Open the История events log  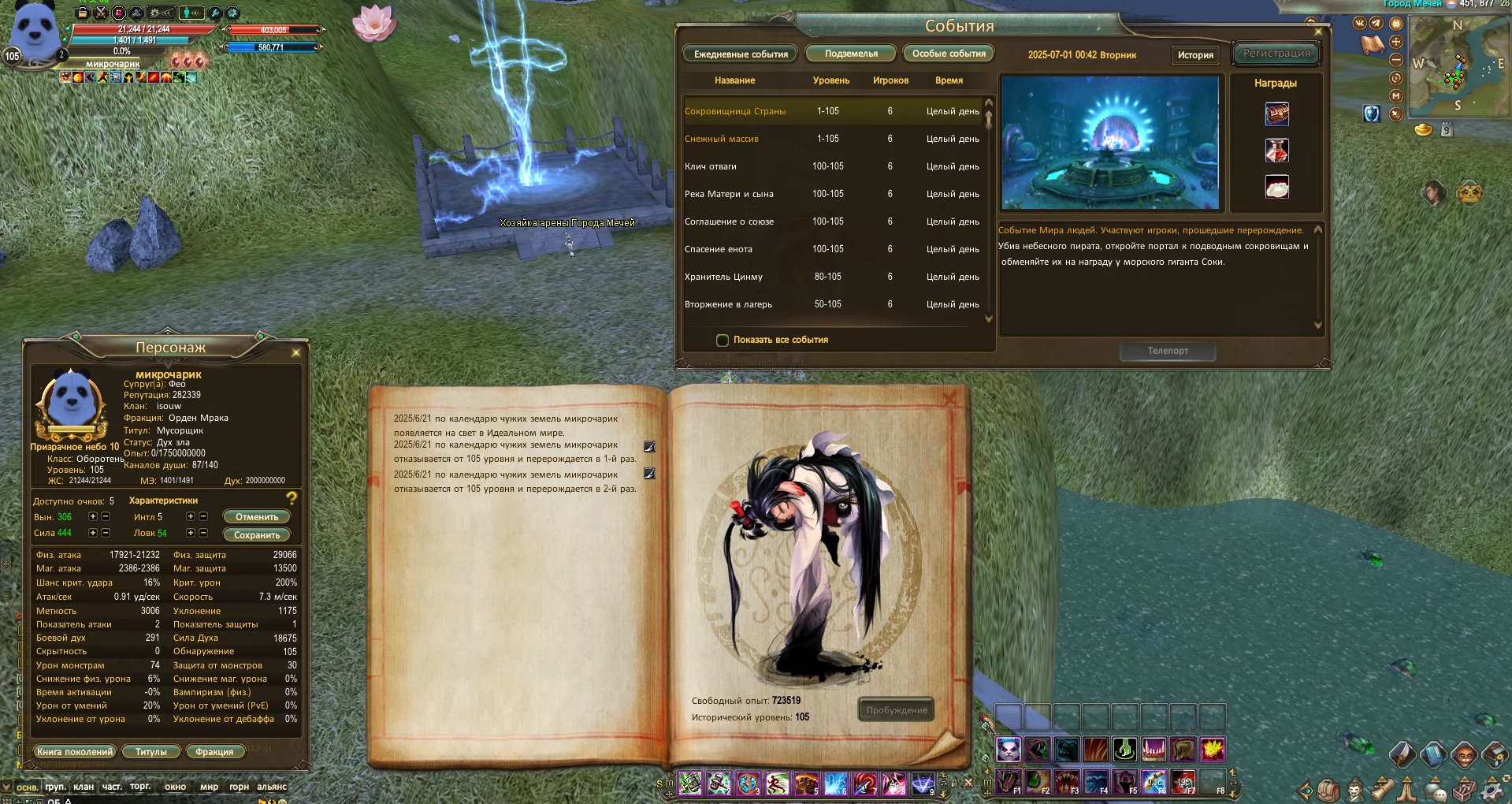[1195, 55]
